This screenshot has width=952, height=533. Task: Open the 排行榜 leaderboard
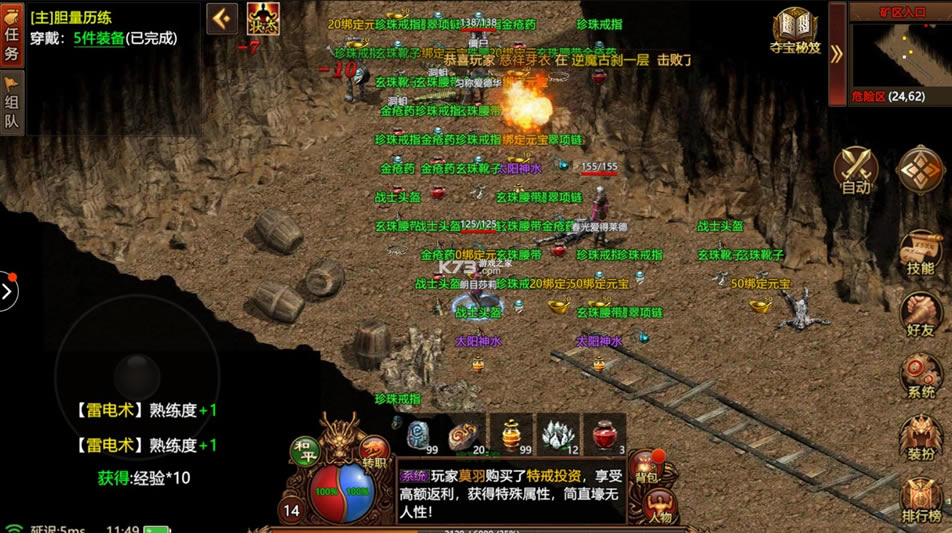coord(921,501)
